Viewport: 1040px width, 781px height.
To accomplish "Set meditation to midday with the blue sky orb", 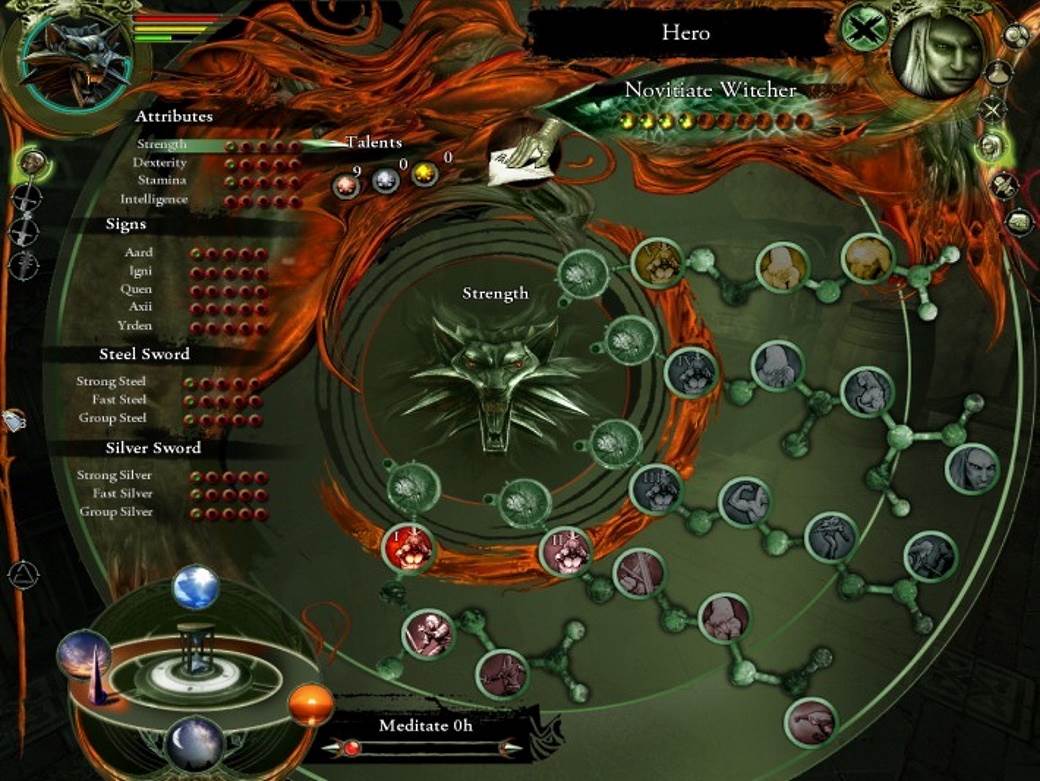I will point(196,587).
